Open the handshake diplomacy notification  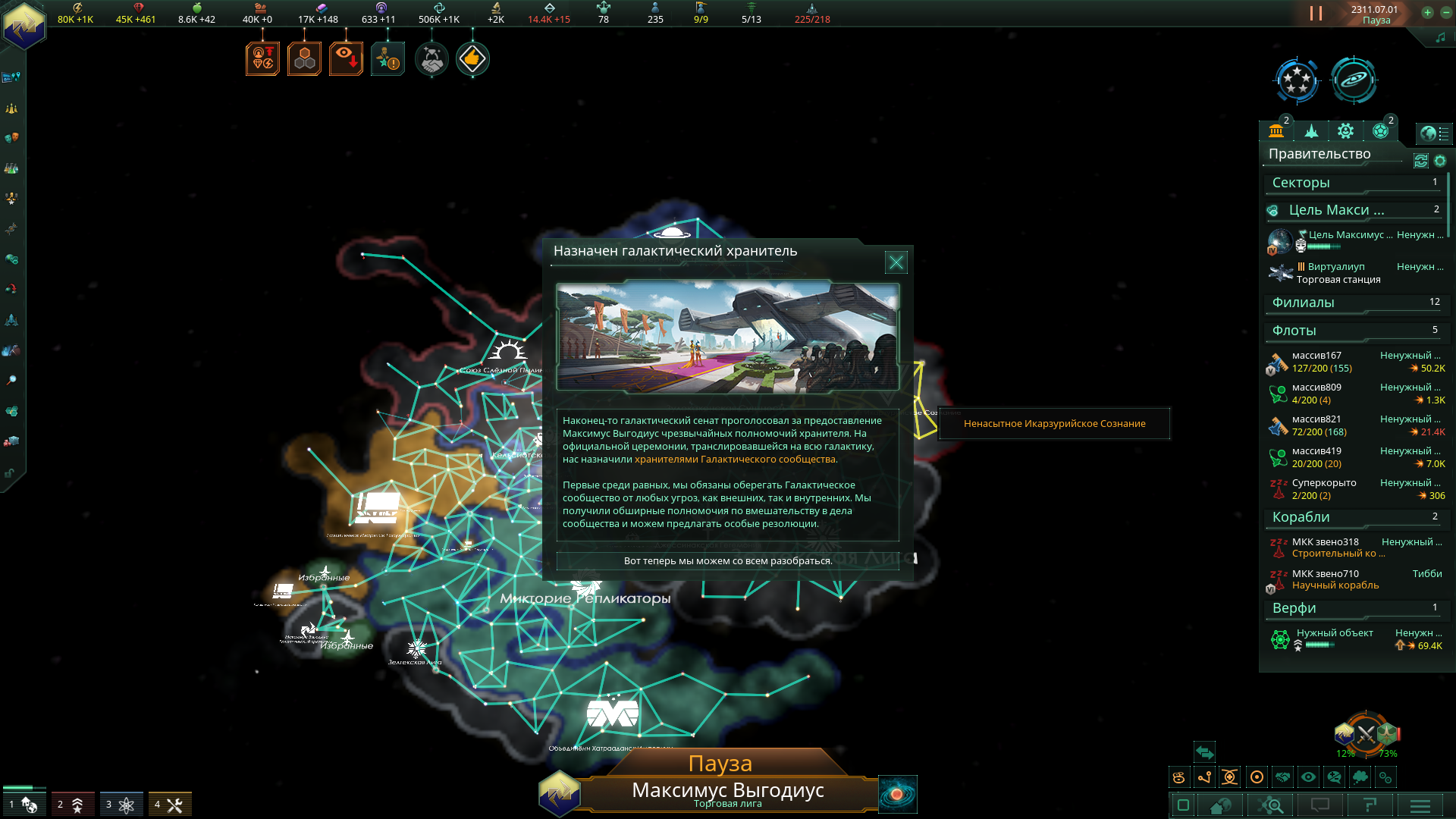pyautogui.click(x=431, y=59)
